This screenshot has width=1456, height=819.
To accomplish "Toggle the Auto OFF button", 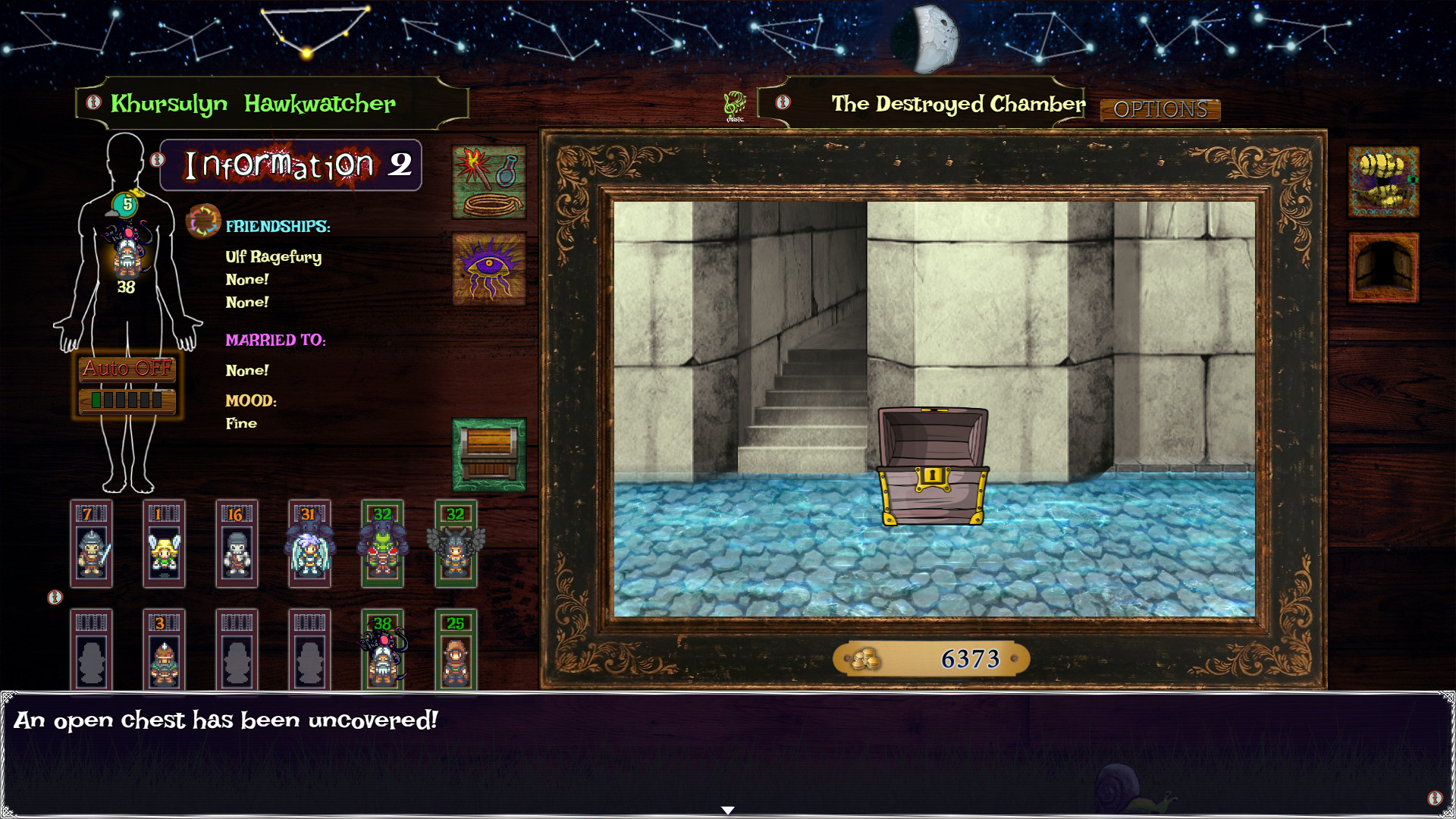I will point(127,369).
